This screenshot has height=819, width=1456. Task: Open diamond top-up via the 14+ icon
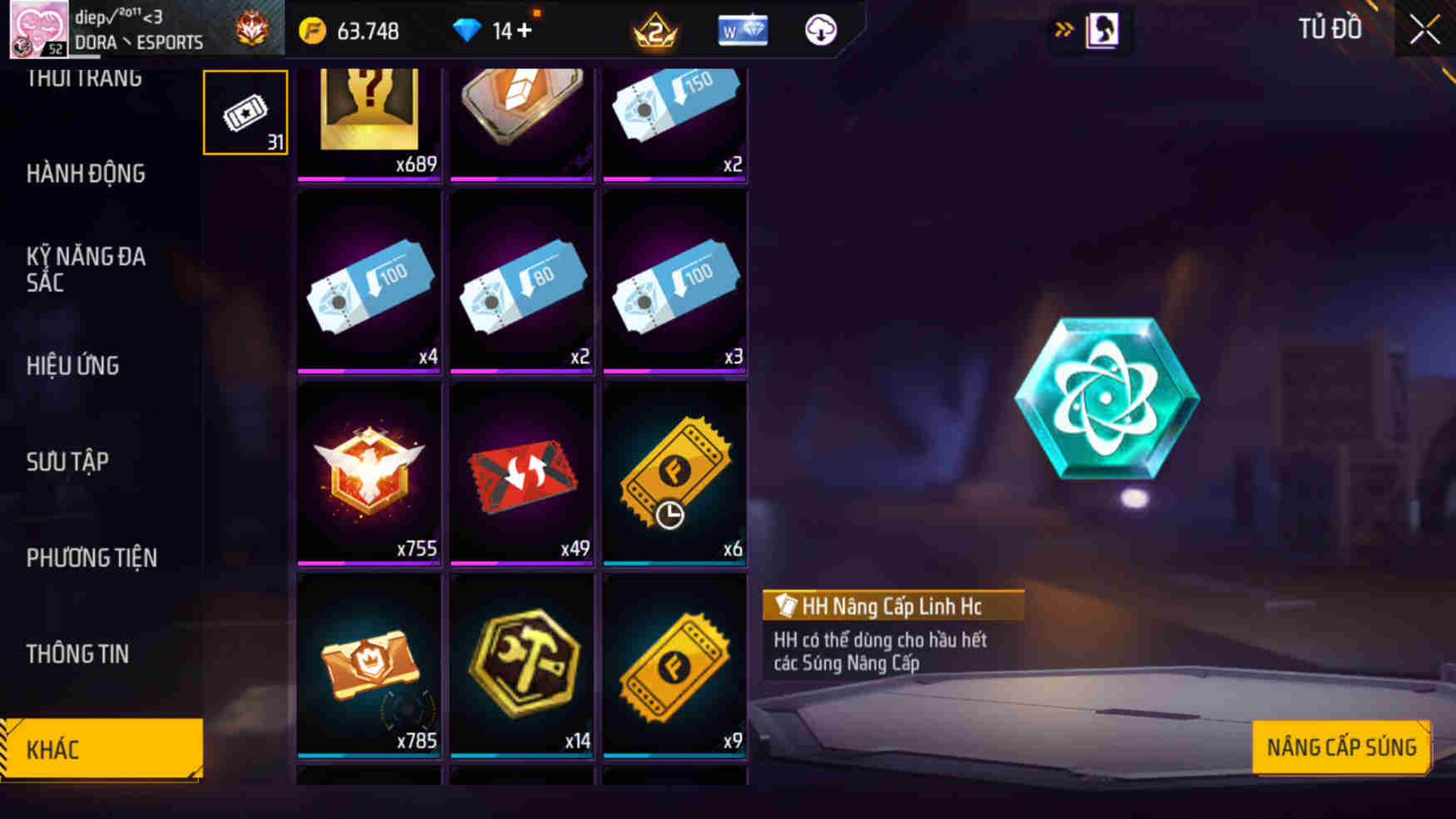click(472, 31)
